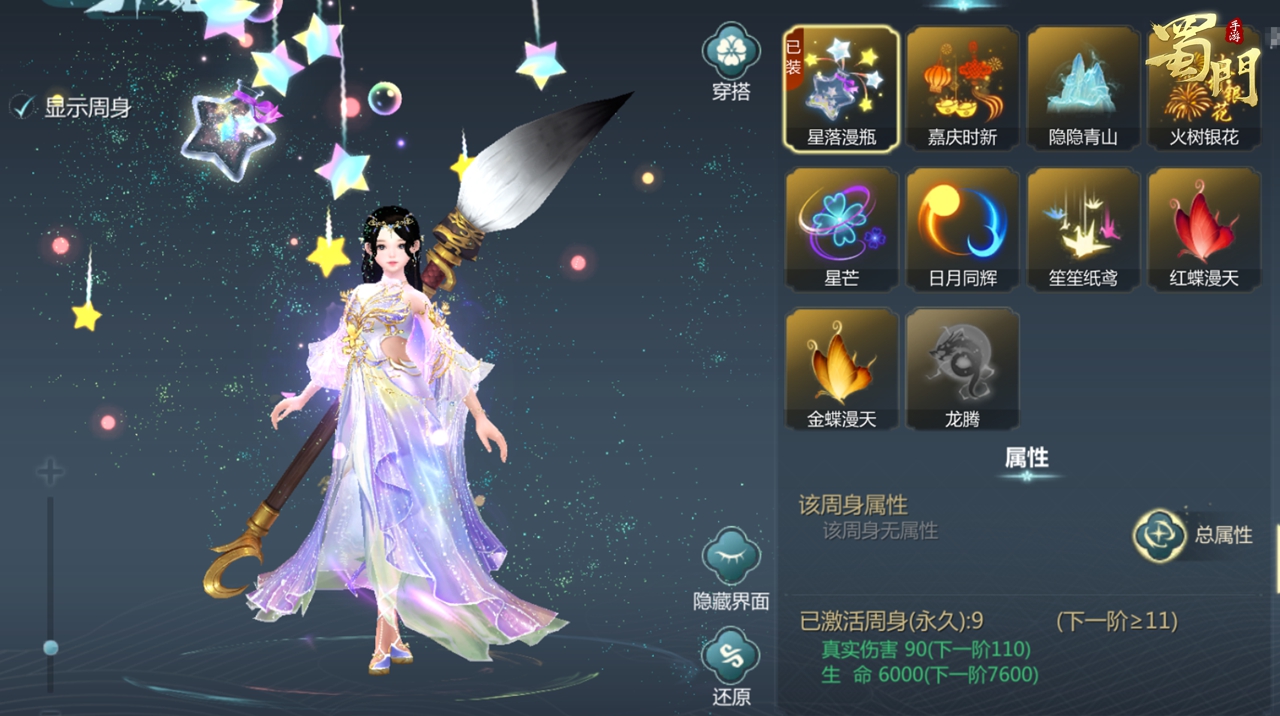Pick the 火树银花 aura tile
The height and width of the screenshot is (716, 1280).
click(x=1204, y=88)
